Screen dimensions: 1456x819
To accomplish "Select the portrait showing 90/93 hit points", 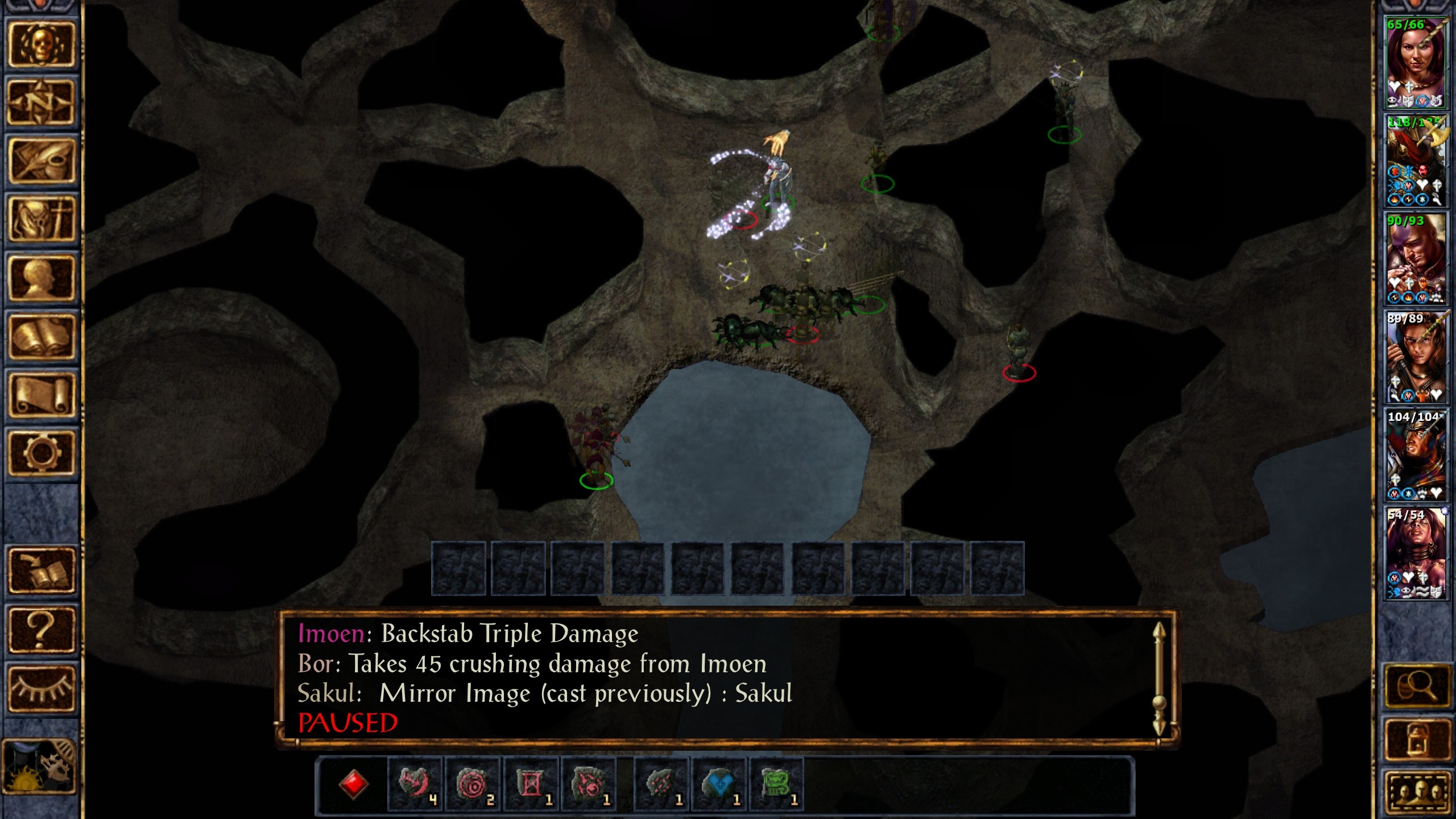I will pos(1416,259).
